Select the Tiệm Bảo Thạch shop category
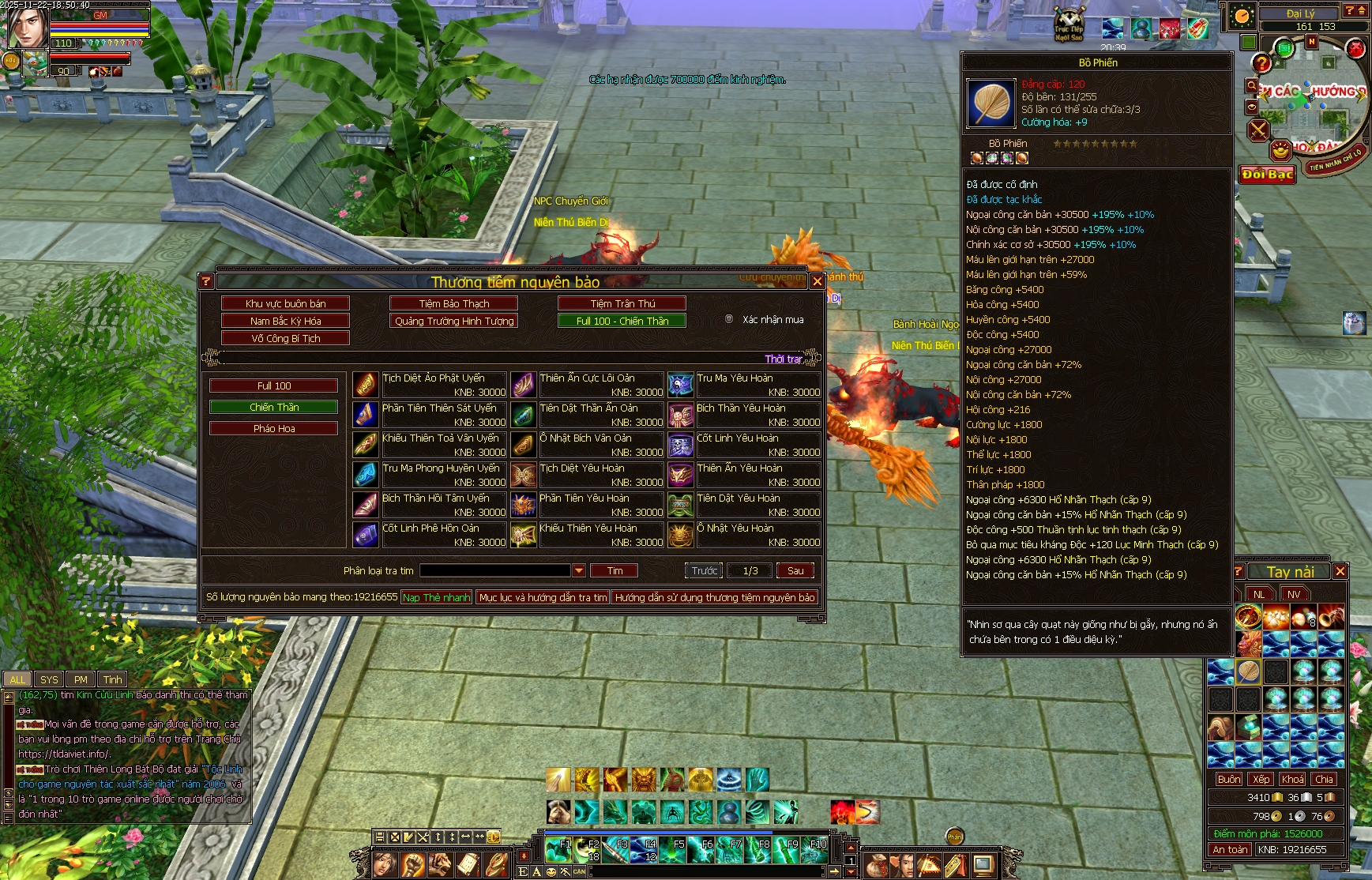 [x=453, y=303]
